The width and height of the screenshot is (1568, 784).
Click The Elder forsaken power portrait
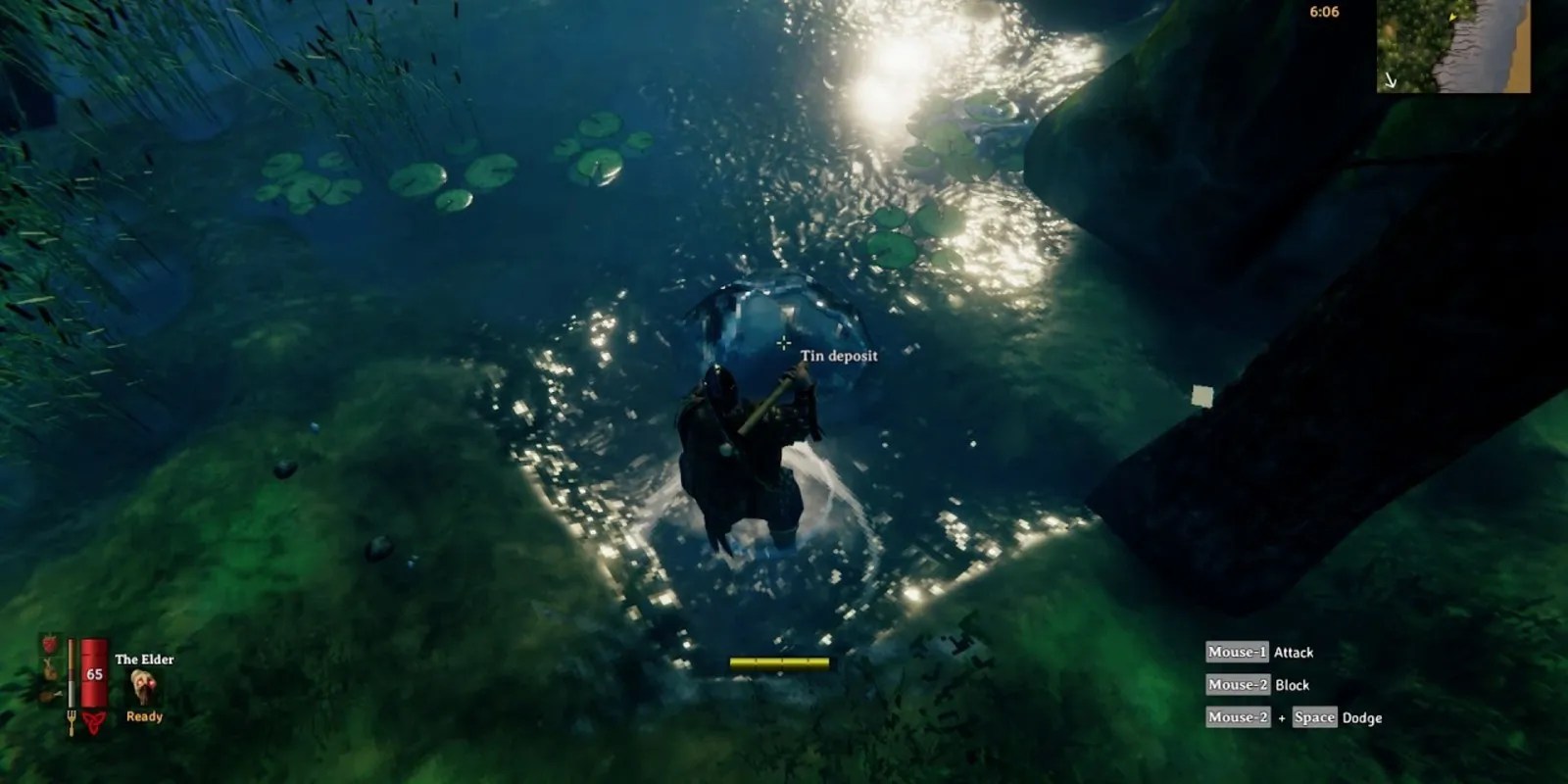(143, 685)
